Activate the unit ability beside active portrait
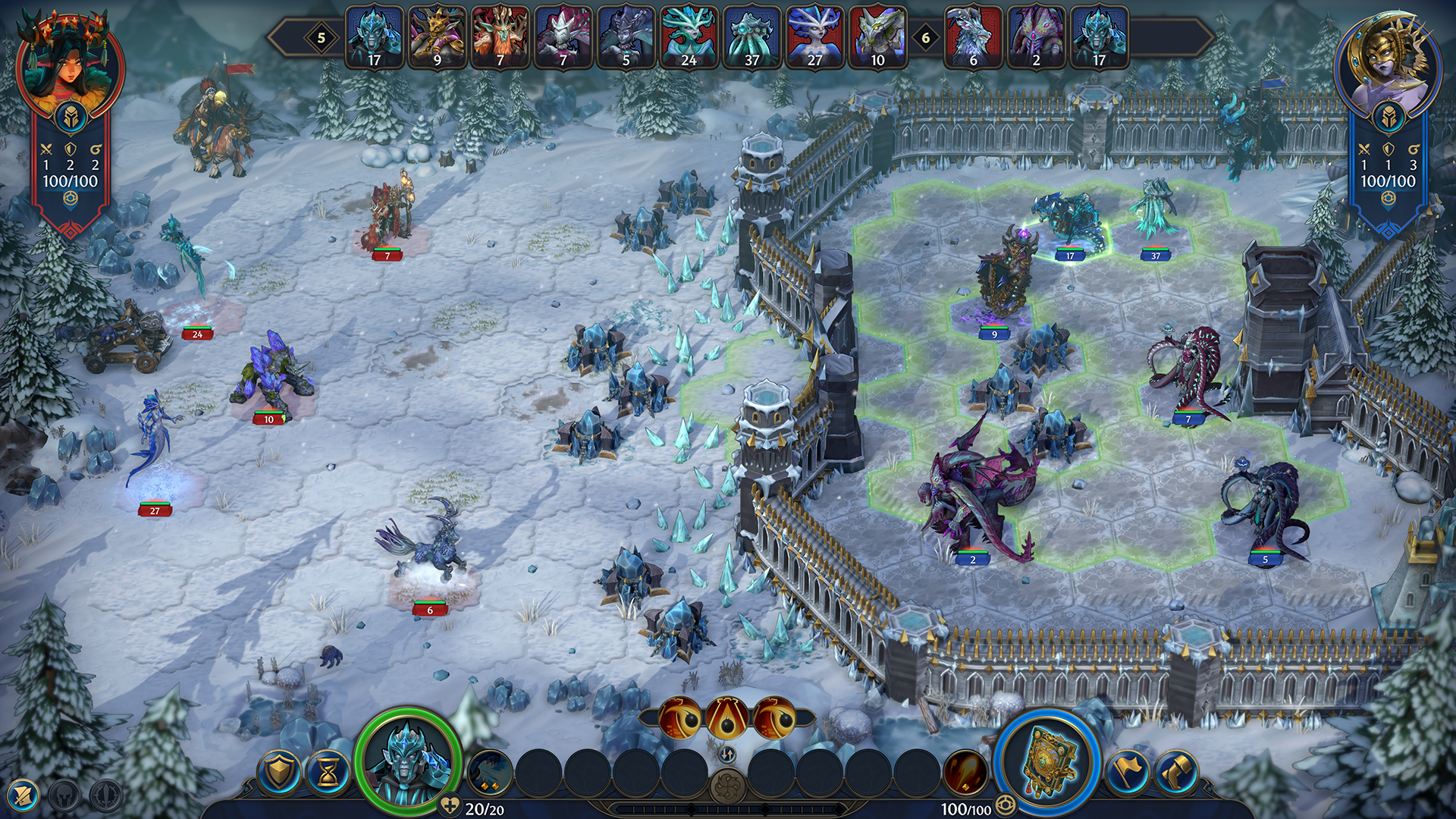The width and height of the screenshot is (1456, 819). [x=489, y=773]
